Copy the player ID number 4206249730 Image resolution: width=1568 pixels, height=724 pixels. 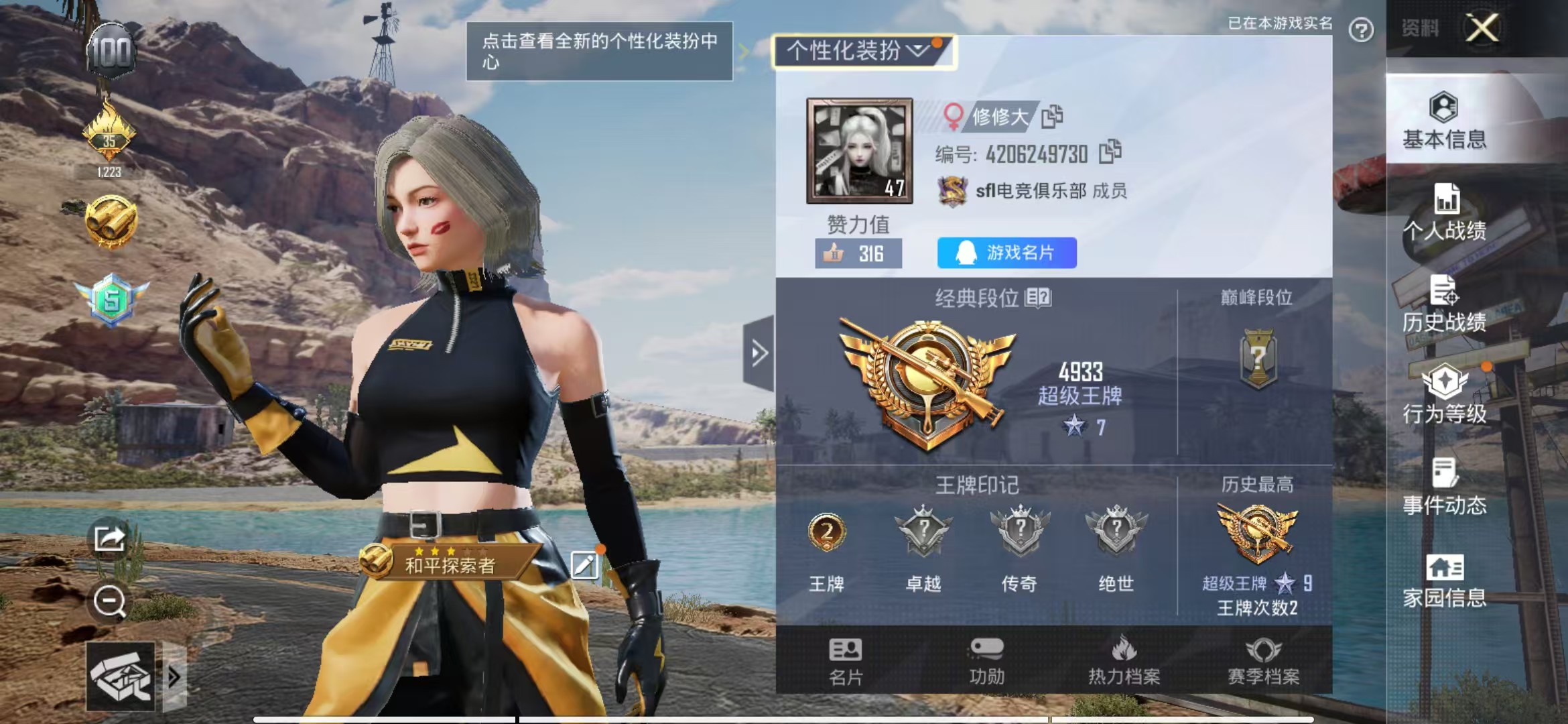1110,152
